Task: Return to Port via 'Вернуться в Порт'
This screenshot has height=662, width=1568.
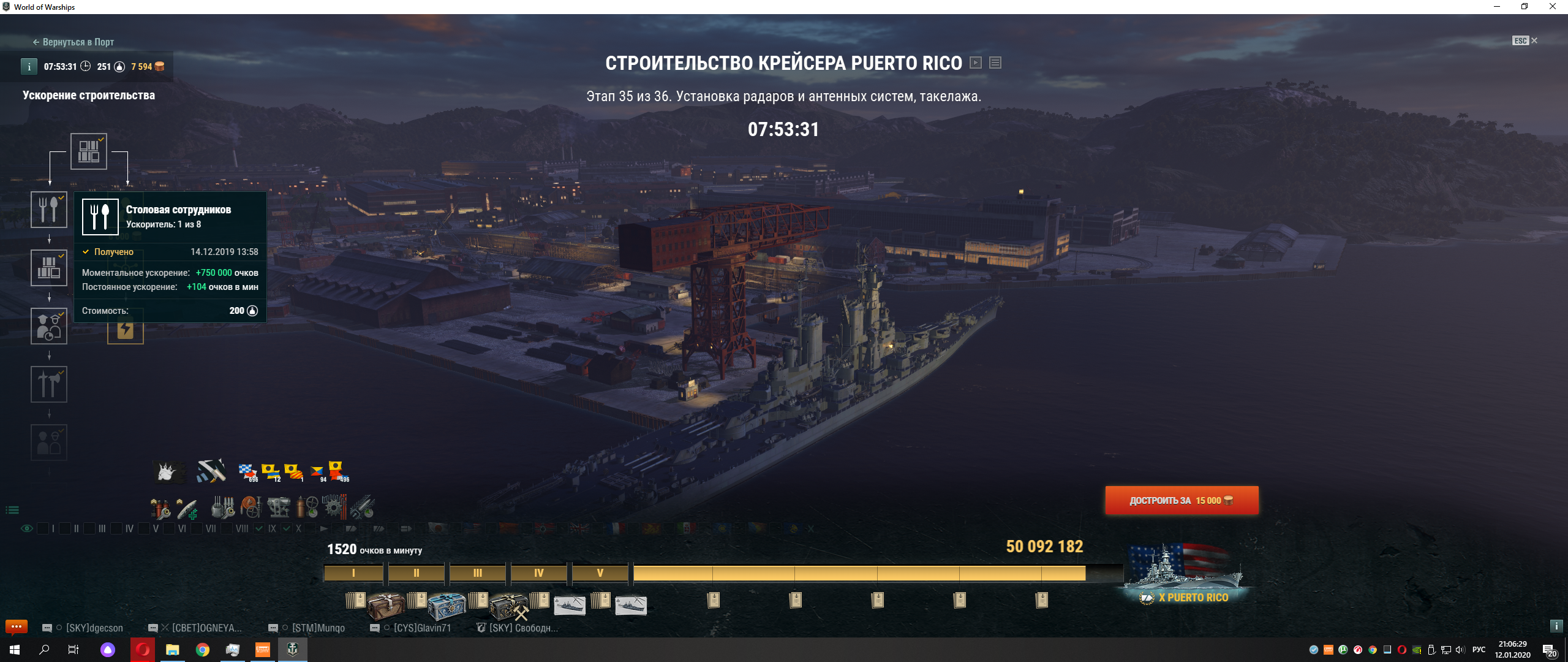Action: [73, 42]
